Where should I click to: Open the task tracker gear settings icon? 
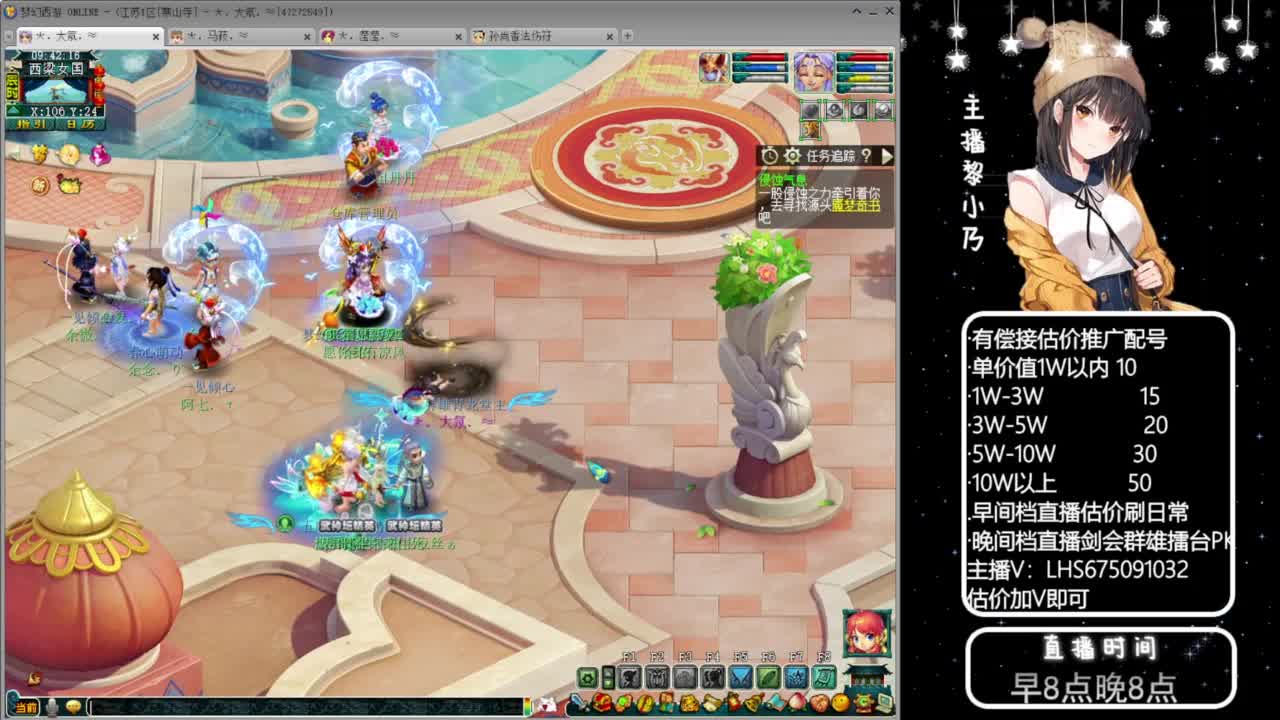(x=794, y=155)
